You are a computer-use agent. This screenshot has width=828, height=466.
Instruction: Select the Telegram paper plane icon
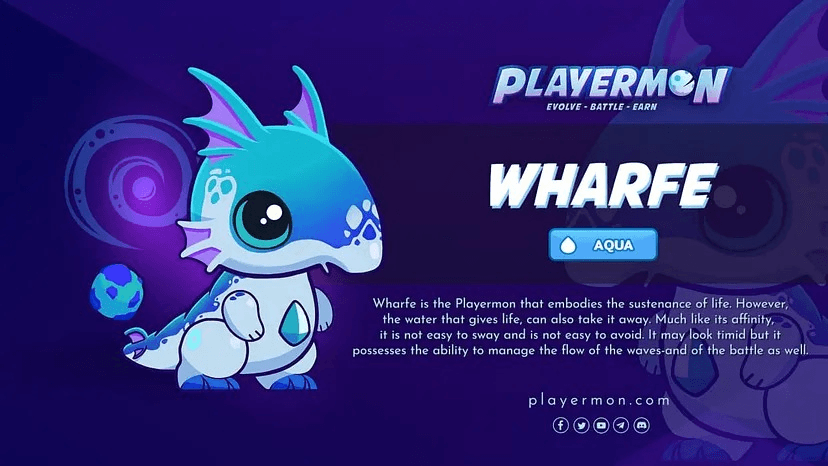tap(621, 425)
